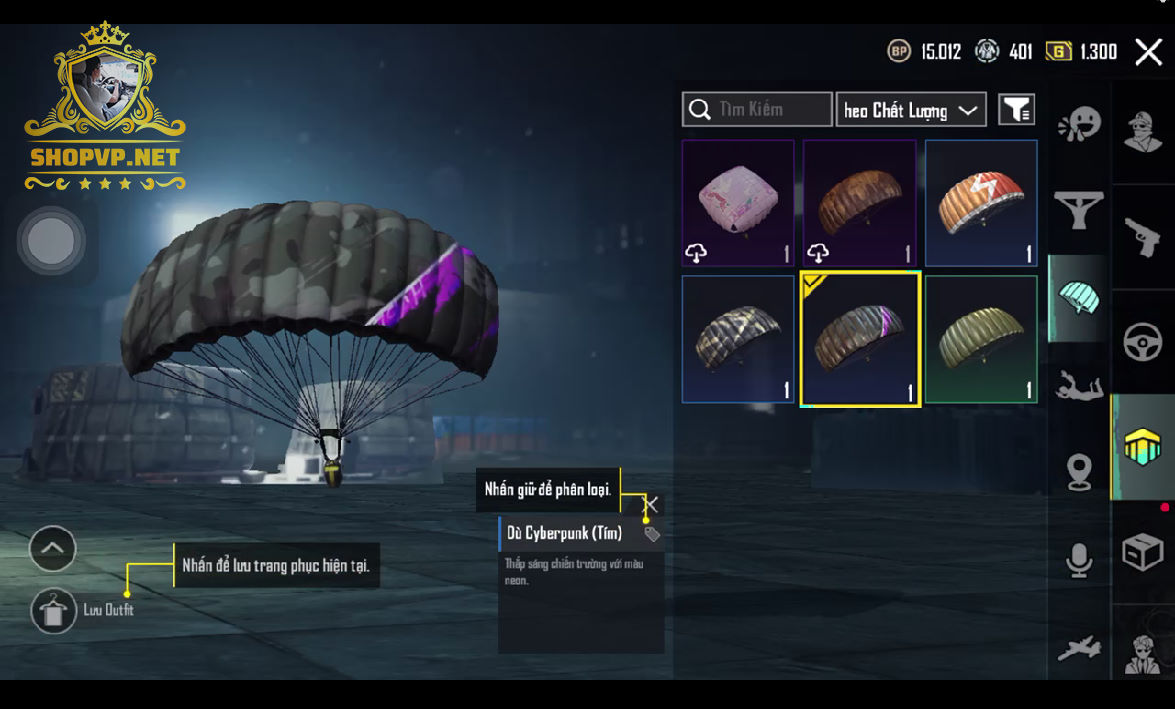Switch to the steering wheel vehicle tab

pyautogui.click(x=1143, y=343)
